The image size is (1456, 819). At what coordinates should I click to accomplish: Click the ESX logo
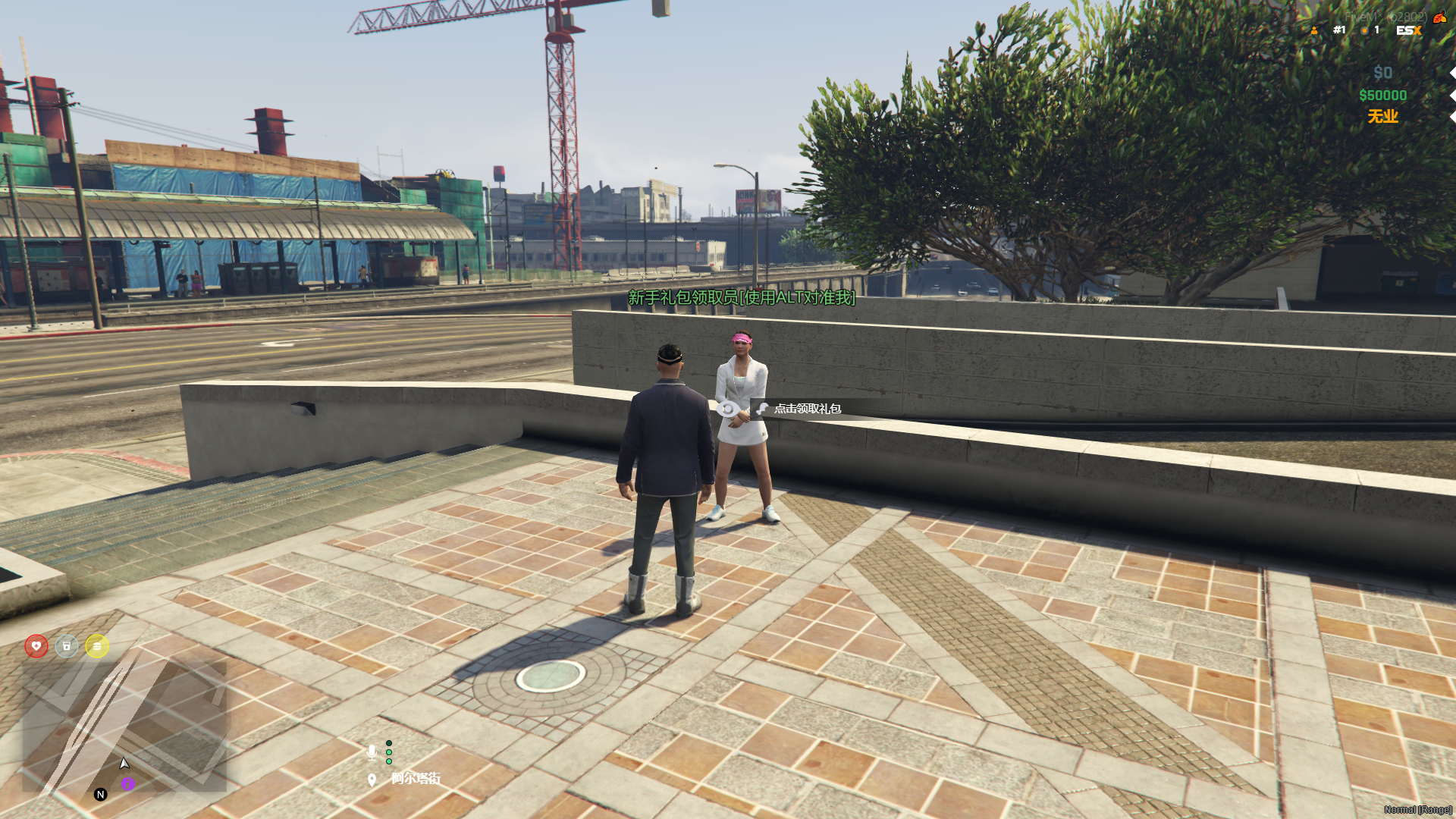coord(1408,30)
